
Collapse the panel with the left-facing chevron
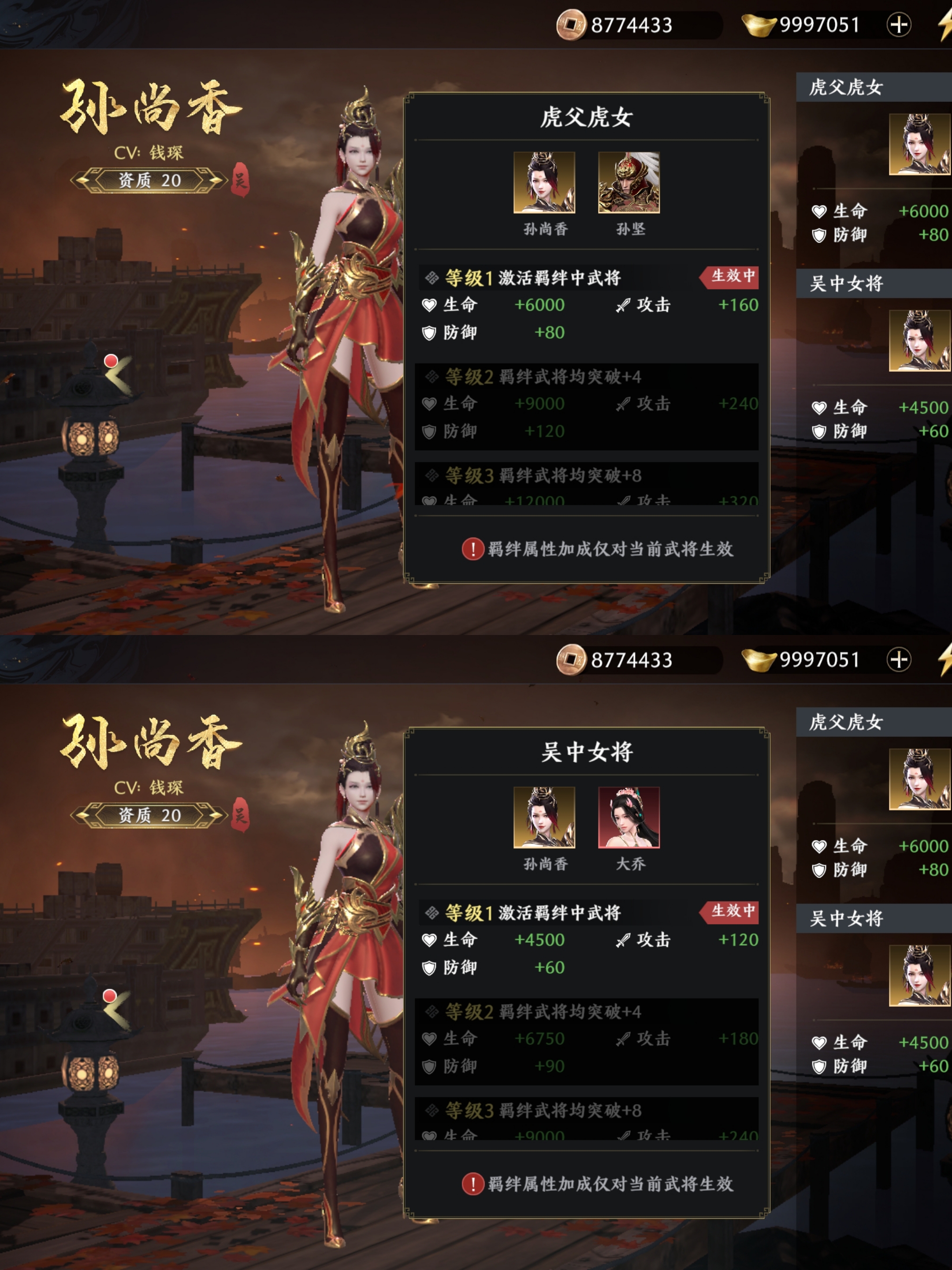[x=118, y=379]
